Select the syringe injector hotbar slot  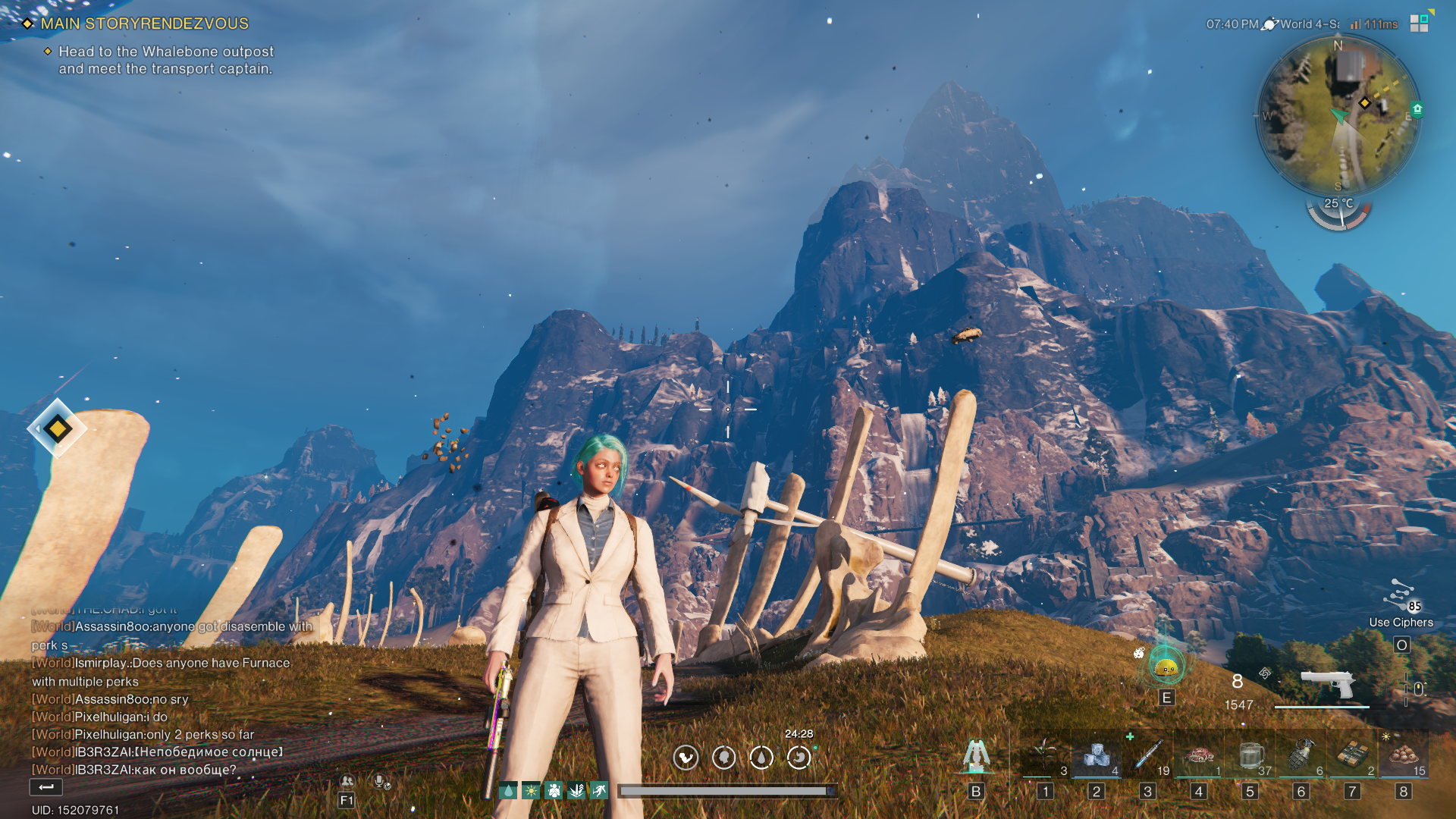pyautogui.click(x=1148, y=755)
